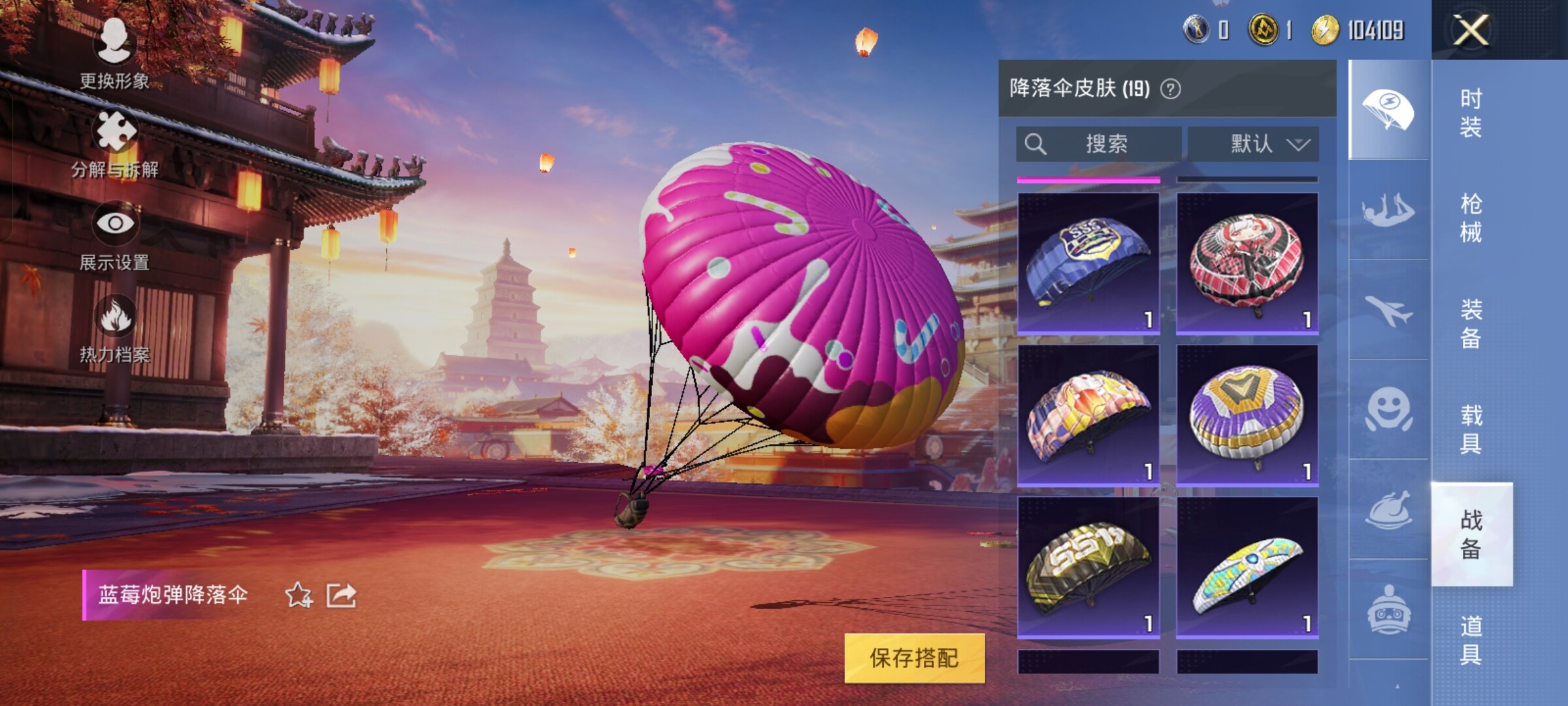Share the parachute skin
This screenshot has width=1568, height=706.
341,595
